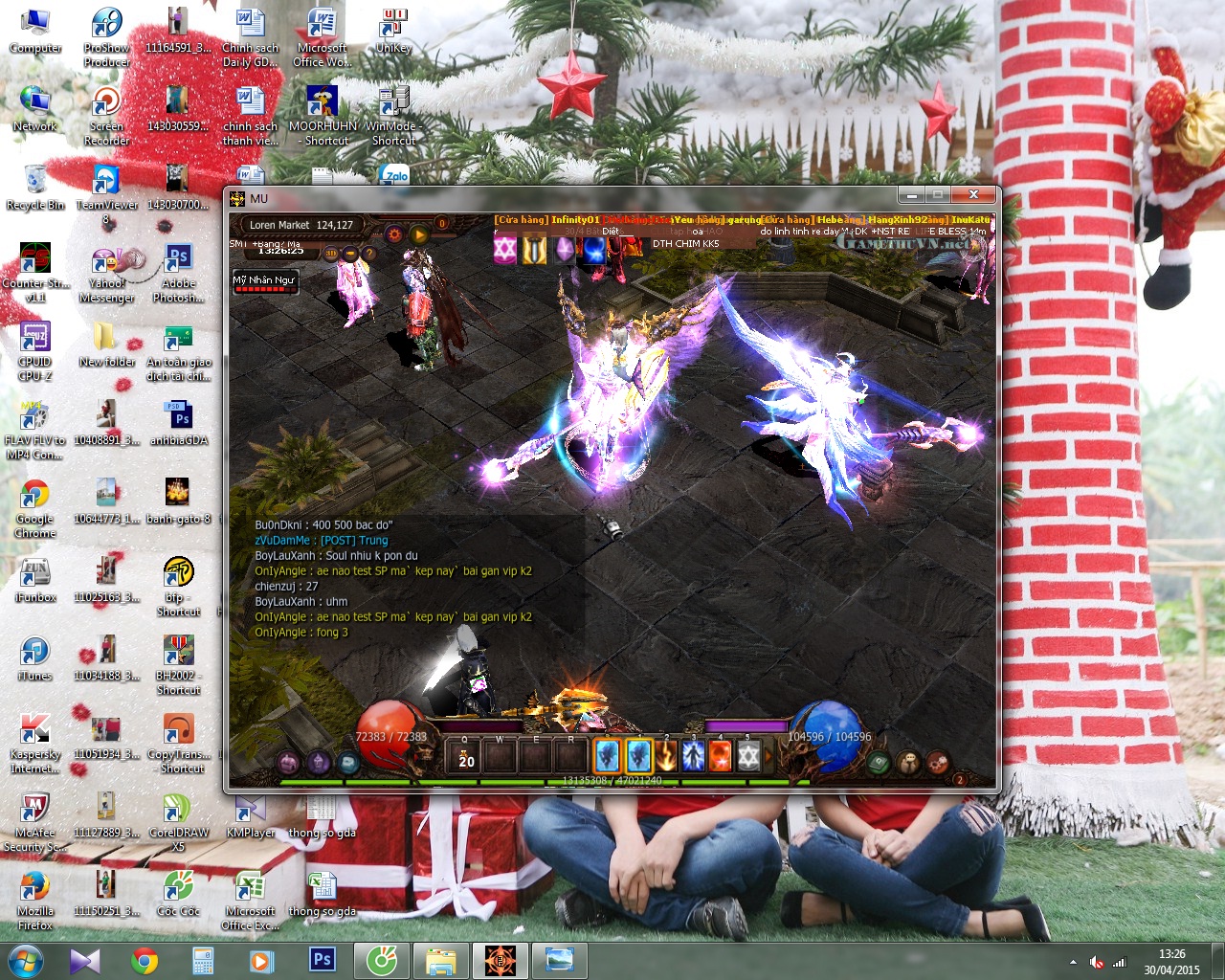Open the green book menu icon

point(879,763)
